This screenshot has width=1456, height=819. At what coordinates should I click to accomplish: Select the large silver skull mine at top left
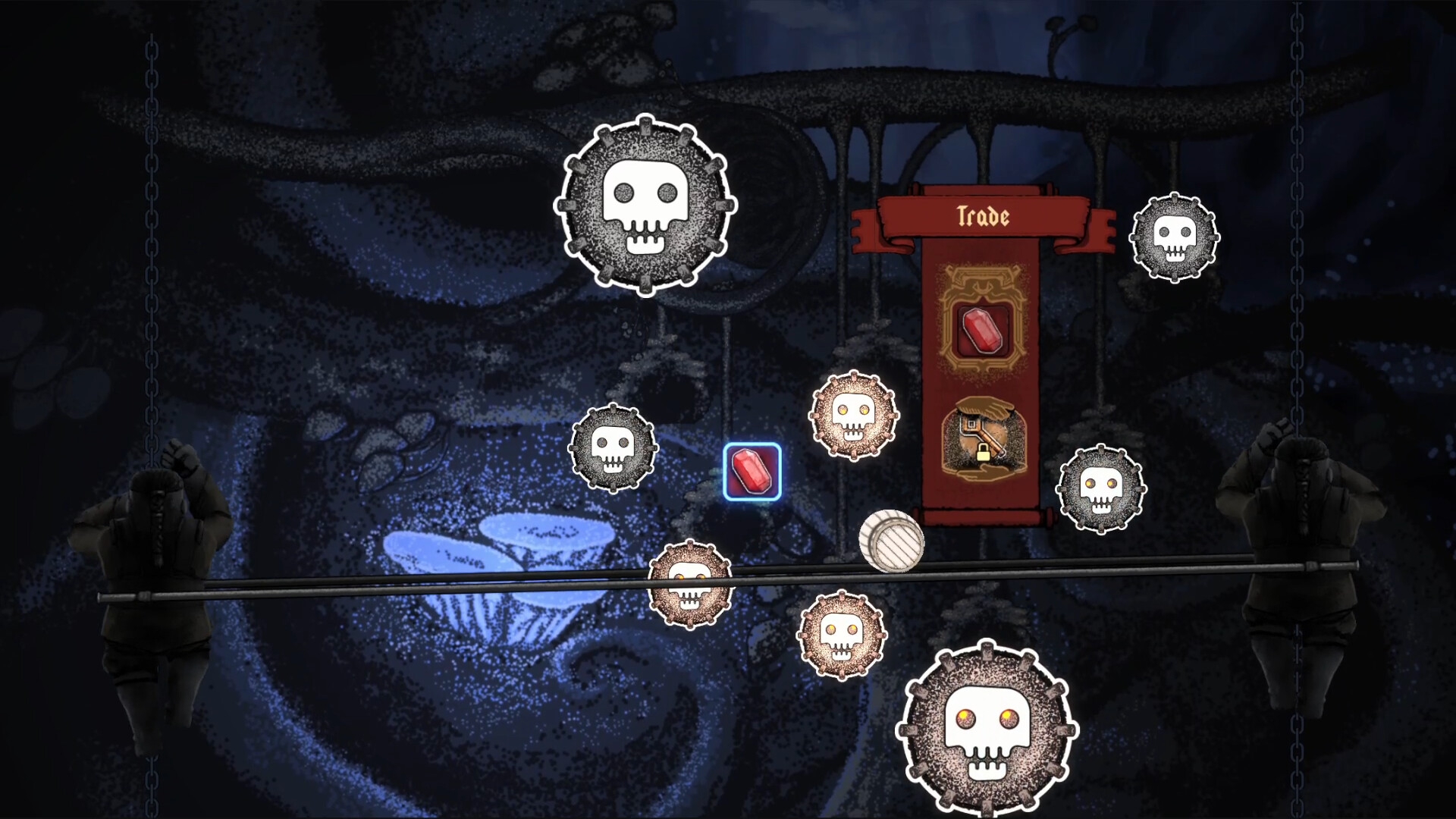tap(646, 203)
